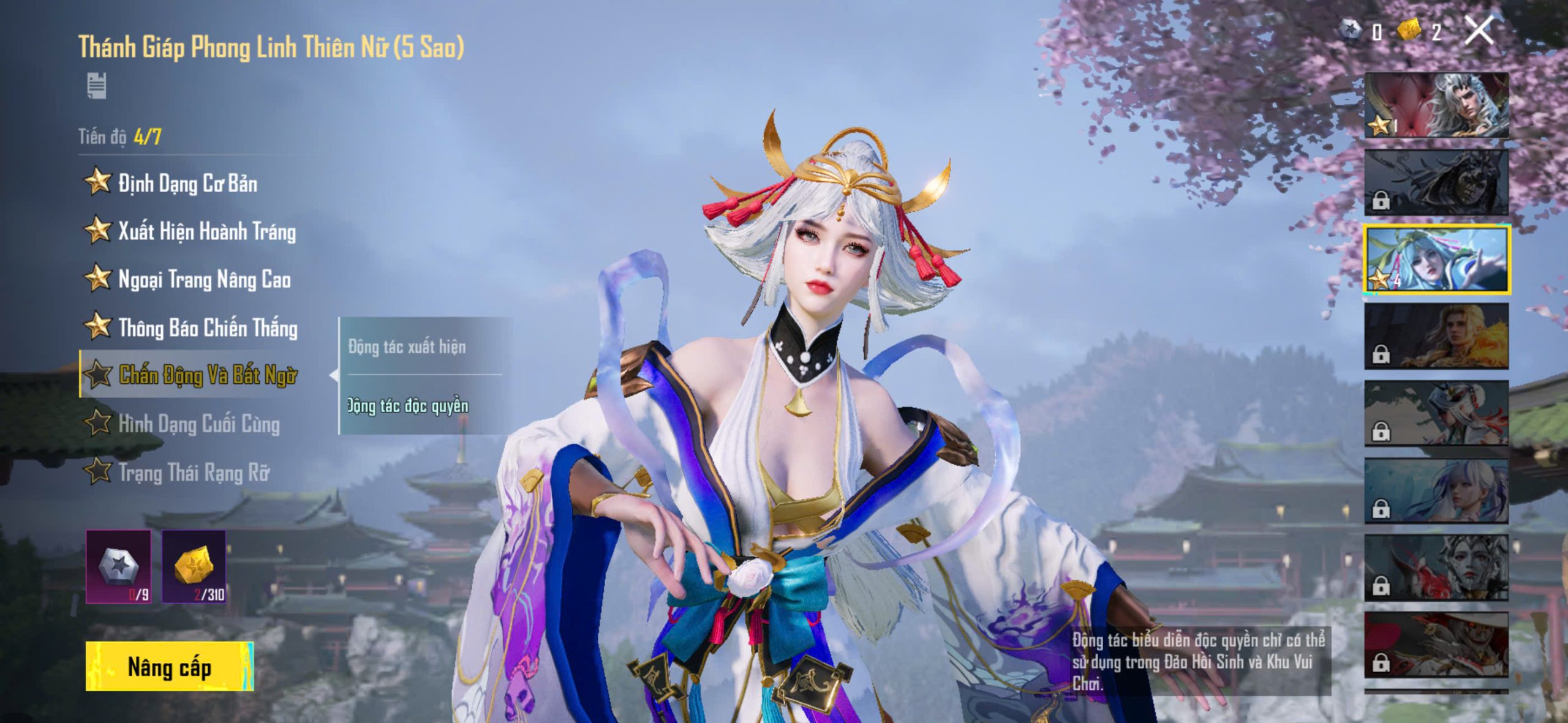Tap the gold nugget currency counter
This screenshot has height=723, width=1568.
pyautogui.click(x=1420, y=31)
